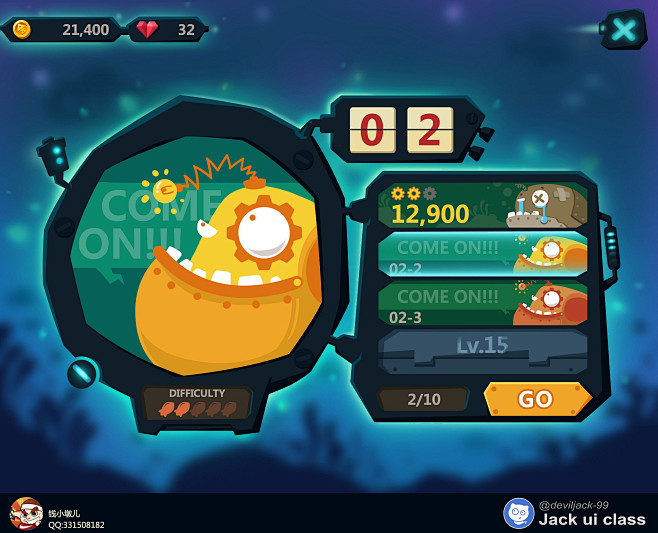Choose stage 02-2

(482, 254)
